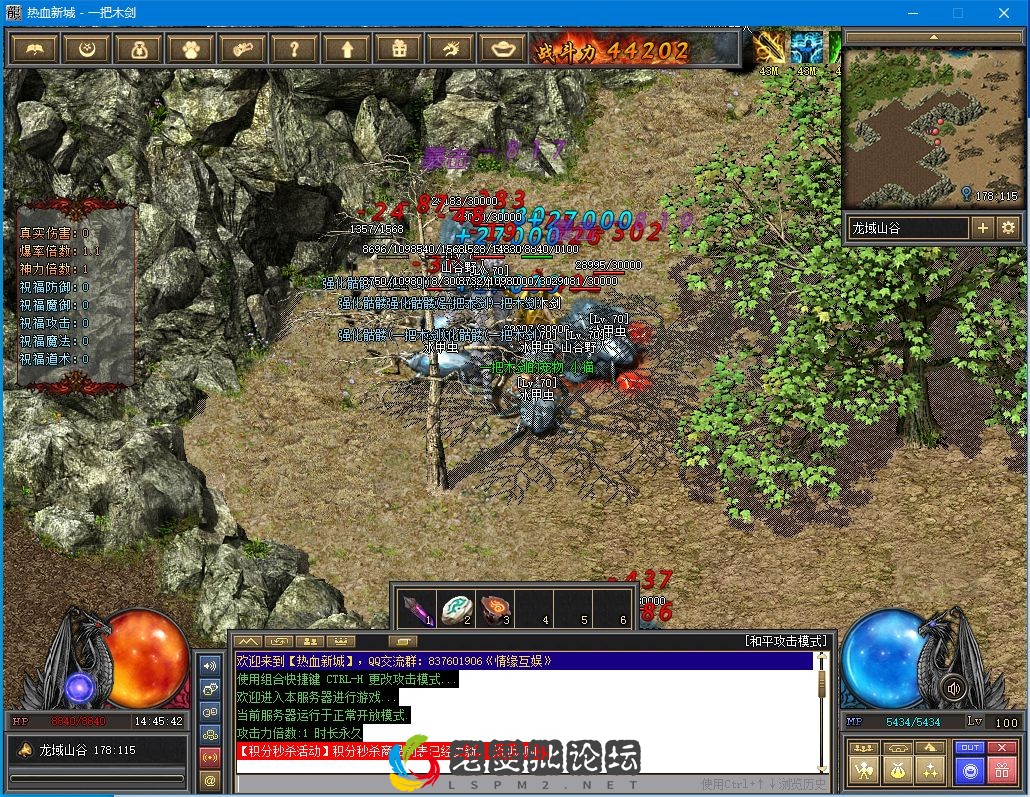
Task: Open the character equipment warrior icon
Action: (x=863, y=770)
